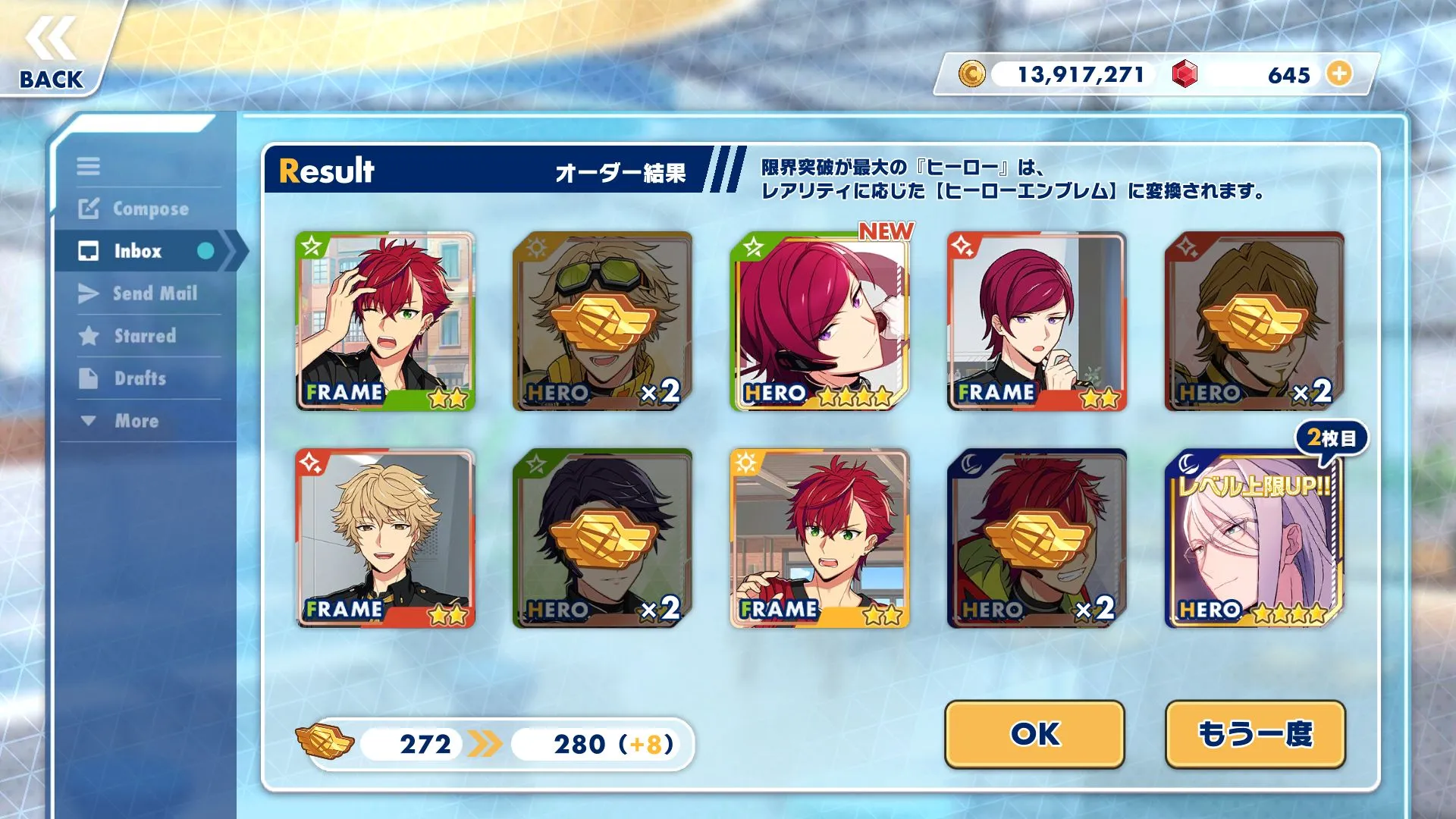
Task: Select the white-haired HERO card marked 2枚目
Action: point(1254,538)
